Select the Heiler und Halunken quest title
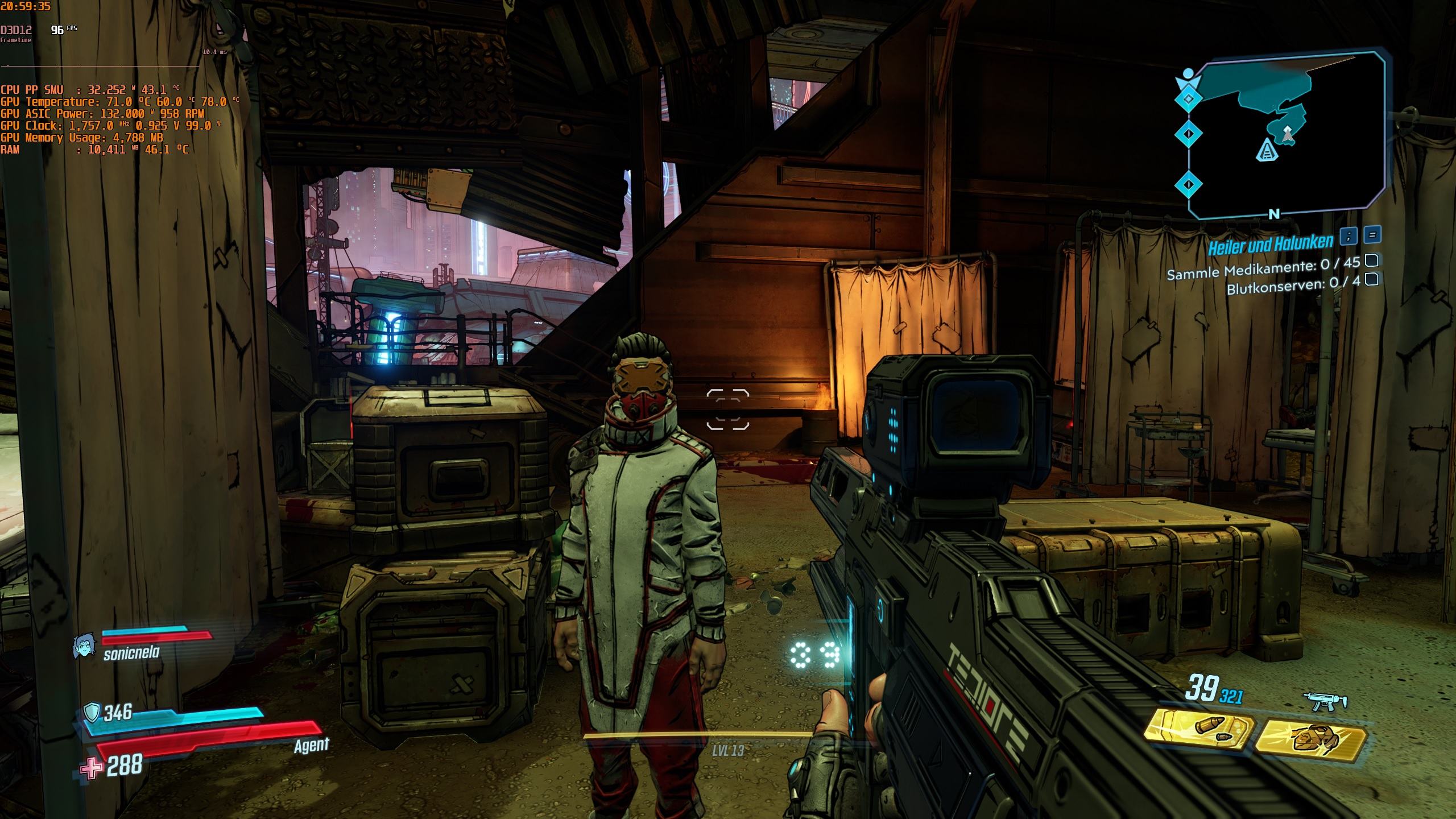This screenshot has height=819, width=1456. 1269,245
